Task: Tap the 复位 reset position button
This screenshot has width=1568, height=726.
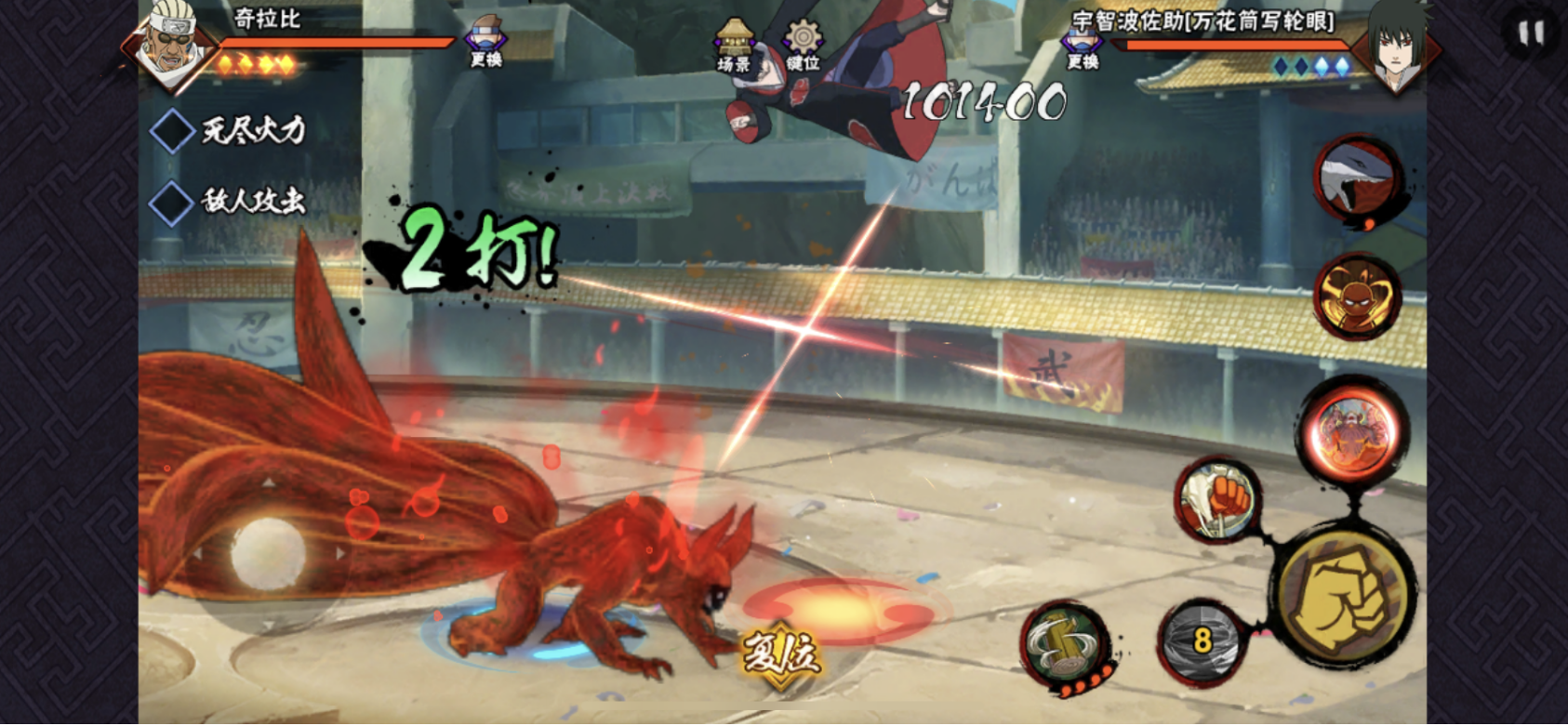Action: 781,653
